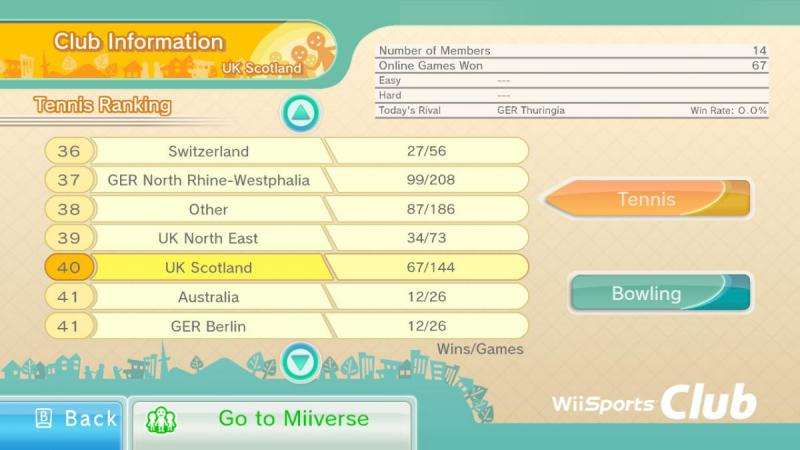The height and width of the screenshot is (450, 800).
Task: Go back with the Back button
Action: [x=62, y=420]
